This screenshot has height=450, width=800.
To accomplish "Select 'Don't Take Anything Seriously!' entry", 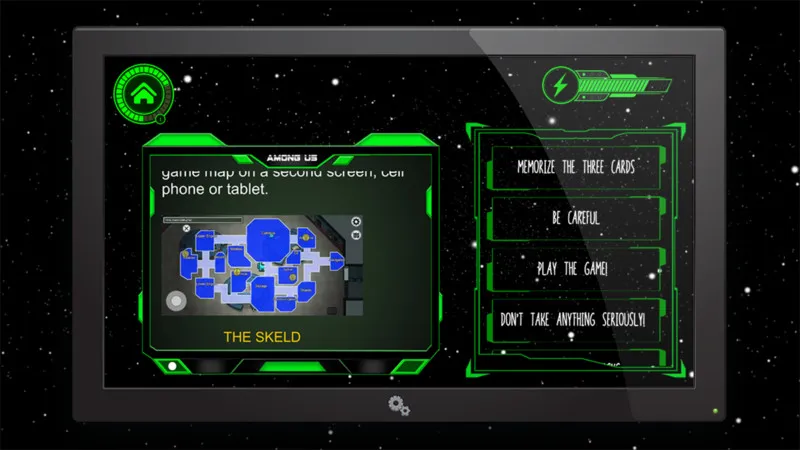I will click(574, 319).
